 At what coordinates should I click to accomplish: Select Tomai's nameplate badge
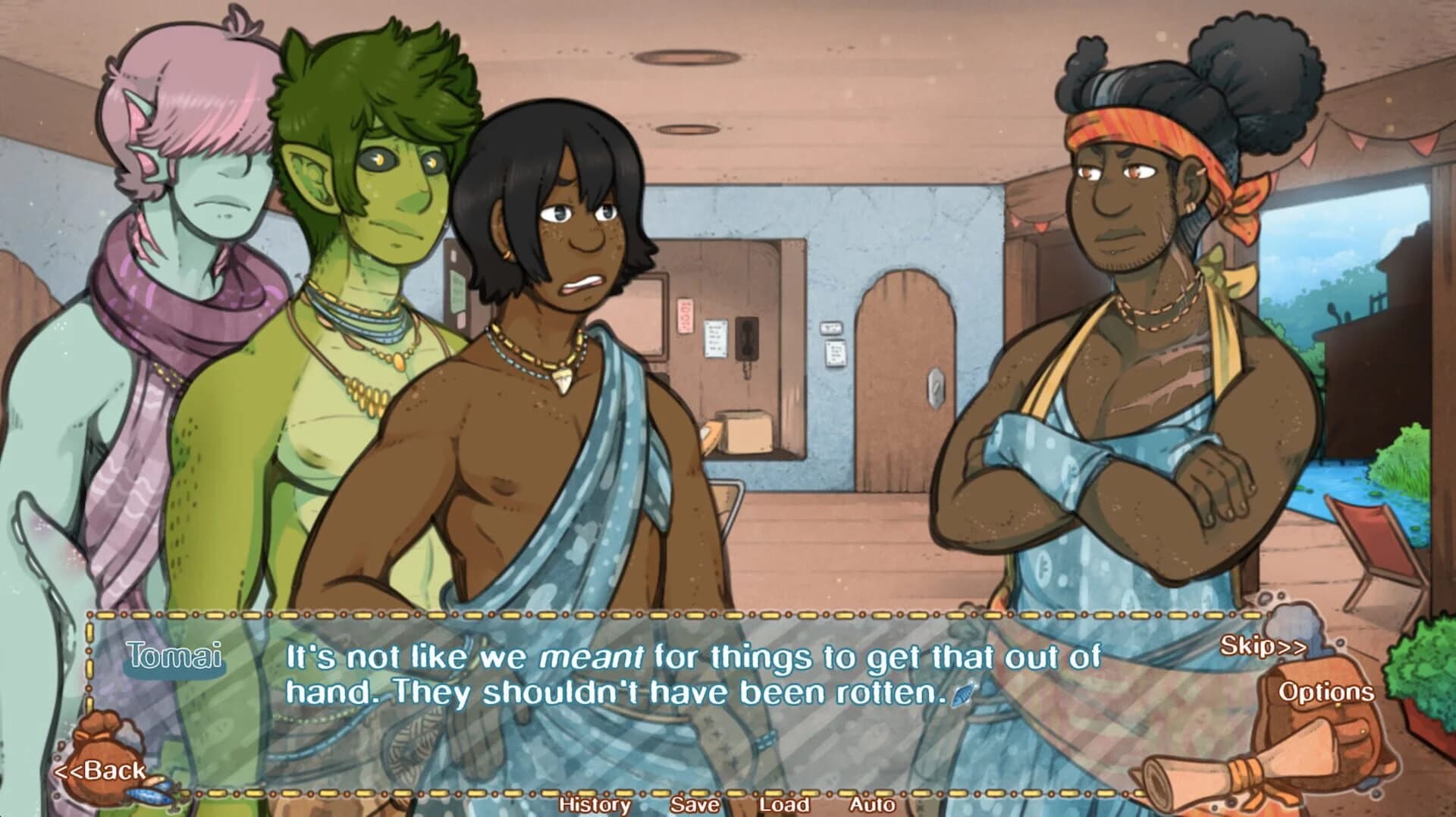[173, 658]
